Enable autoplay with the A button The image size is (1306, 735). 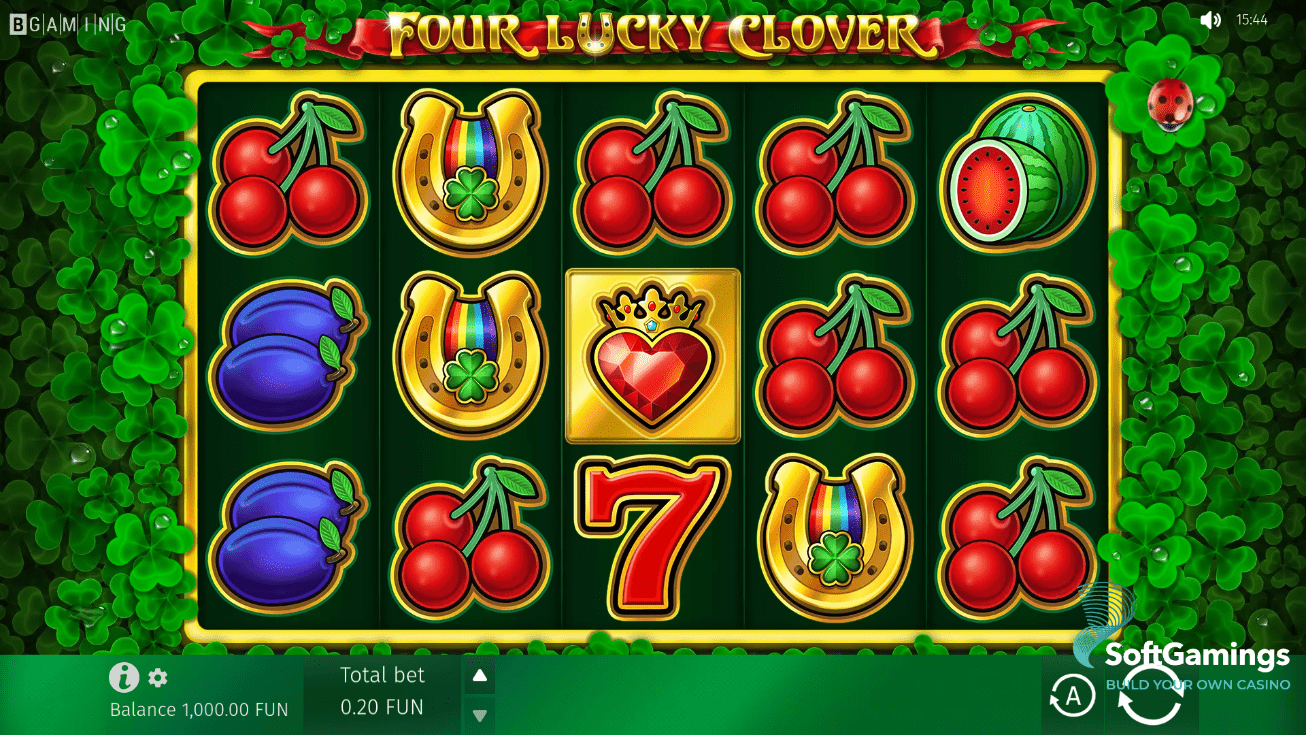point(1073,695)
